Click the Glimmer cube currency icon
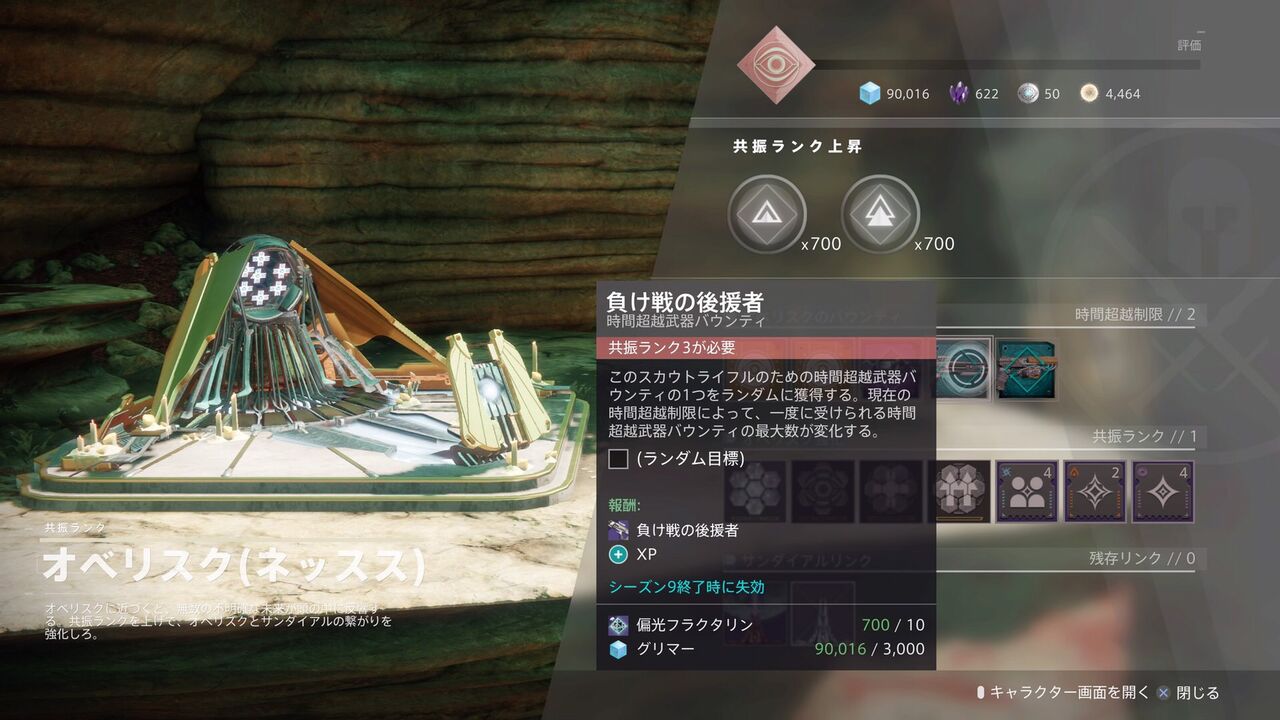Viewport: 1280px width, 720px height. tap(866, 93)
